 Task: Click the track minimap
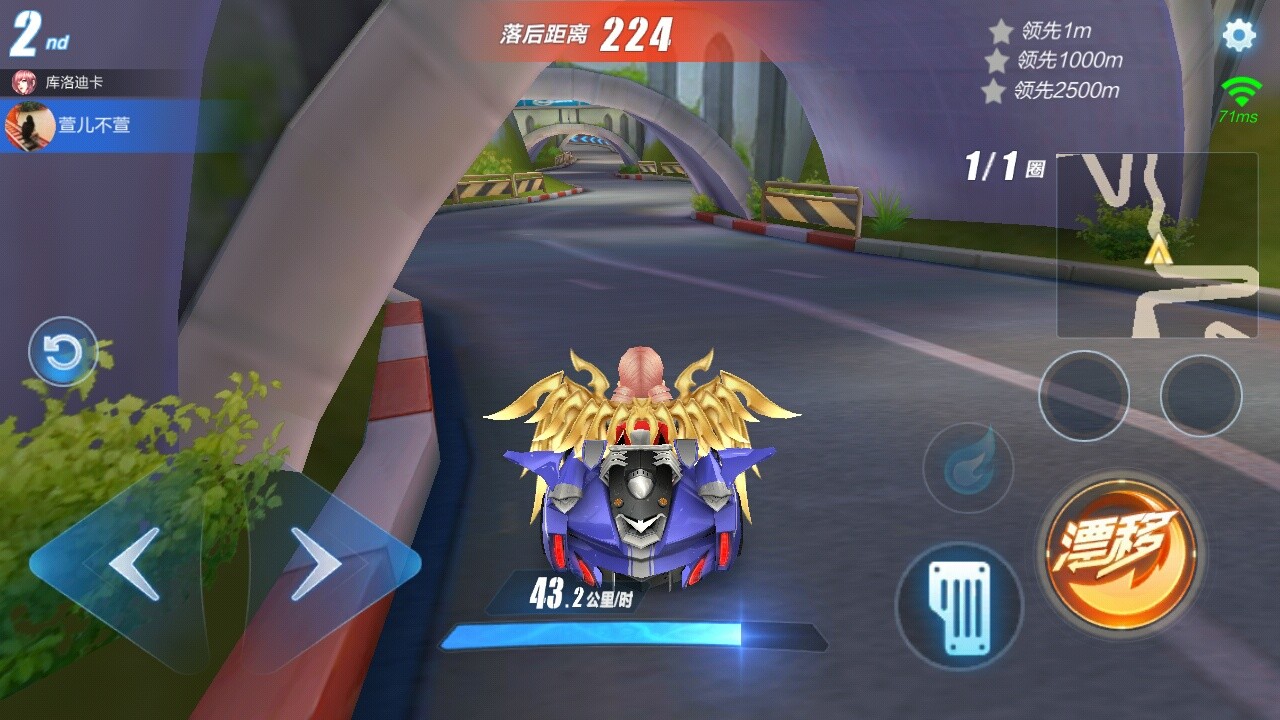(1157, 245)
